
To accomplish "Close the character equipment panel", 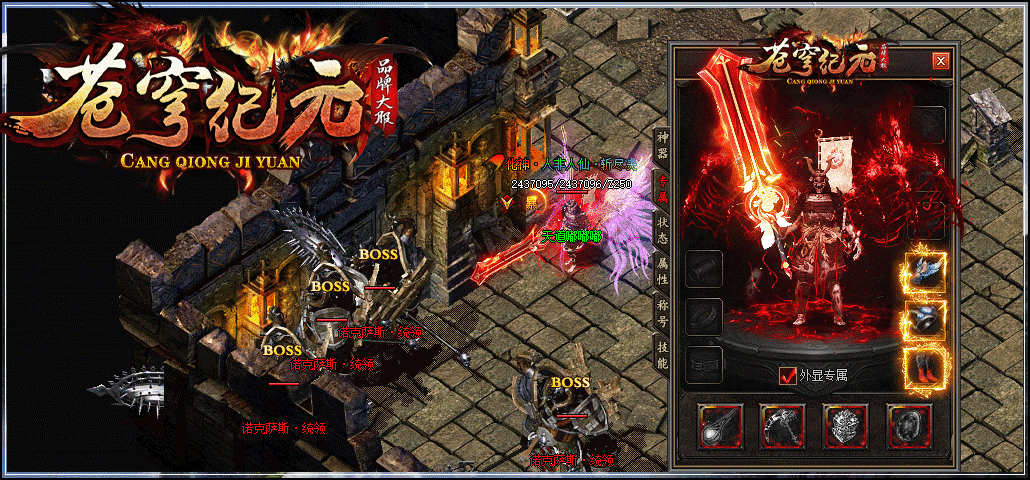I will tap(940, 61).
